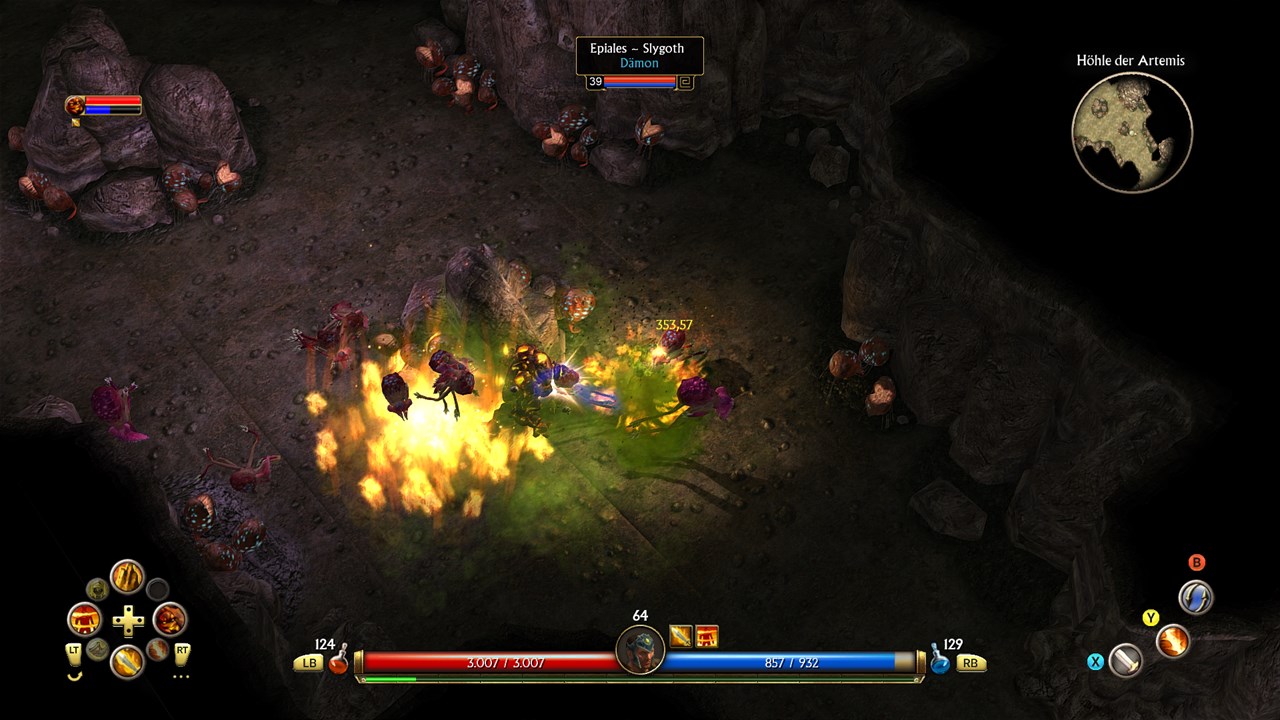Drink the blue mana potion
1280x720 pixels.
(940, 661)
